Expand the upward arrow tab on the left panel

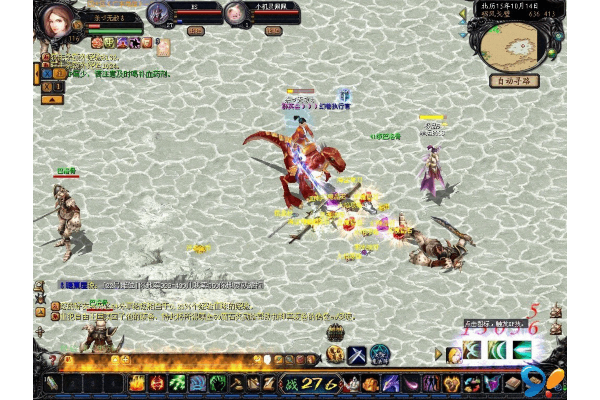pyautogui.click(x=48, y=99)
